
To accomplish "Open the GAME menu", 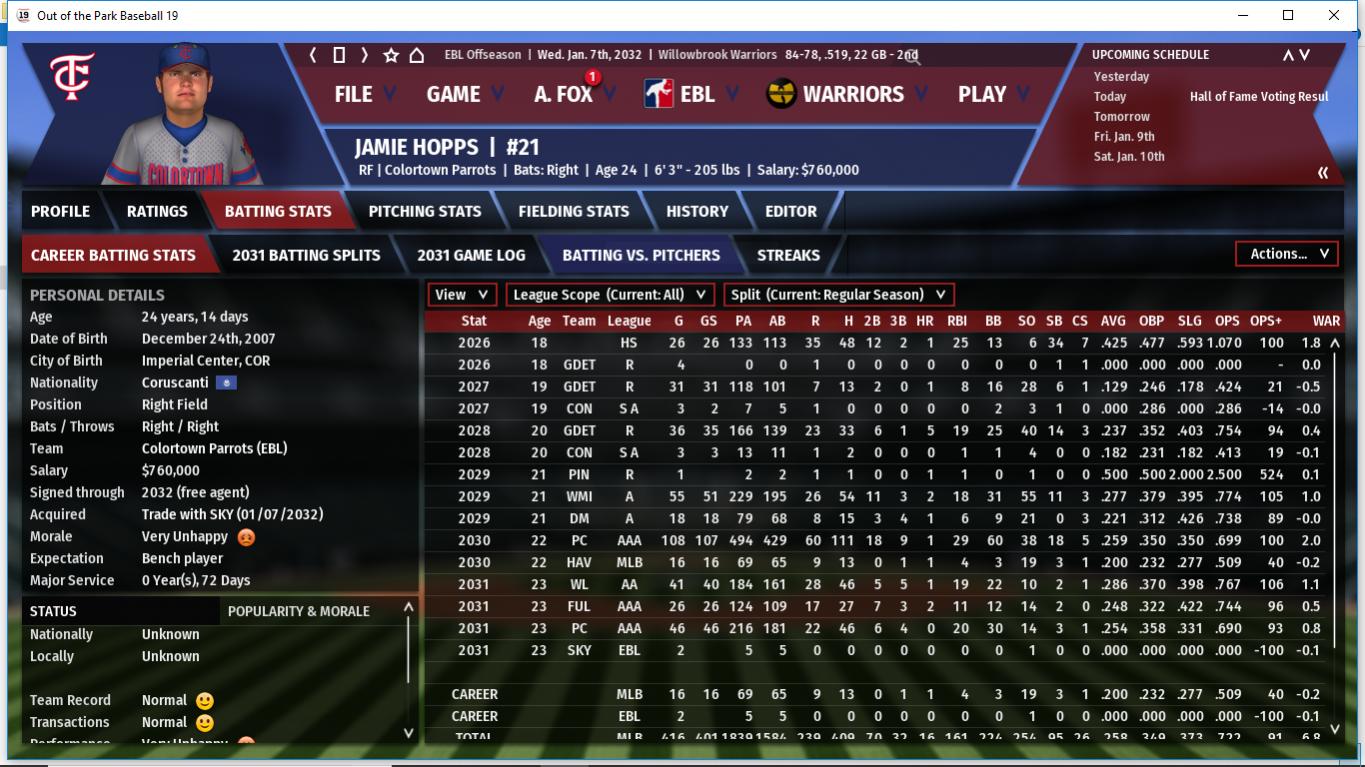I will [x=453, y=94].
